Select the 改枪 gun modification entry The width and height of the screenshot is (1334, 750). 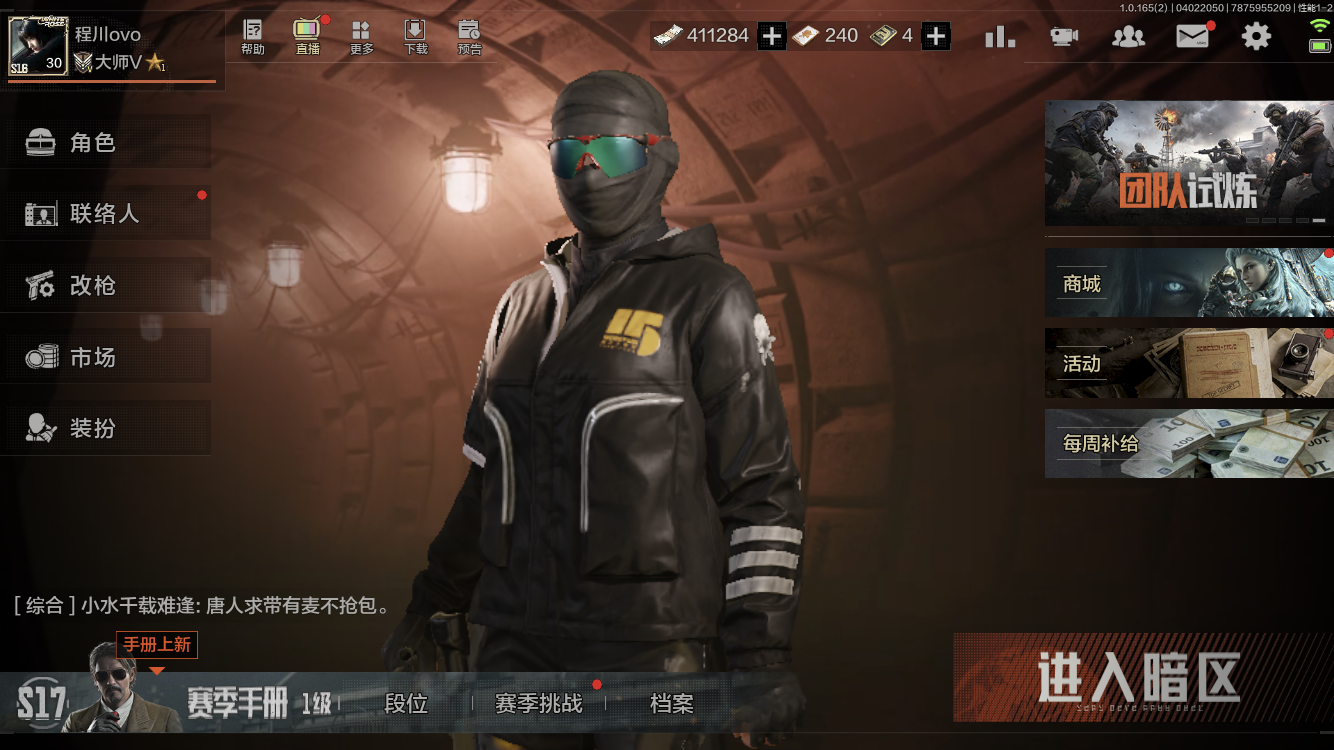tap(107, 285)
